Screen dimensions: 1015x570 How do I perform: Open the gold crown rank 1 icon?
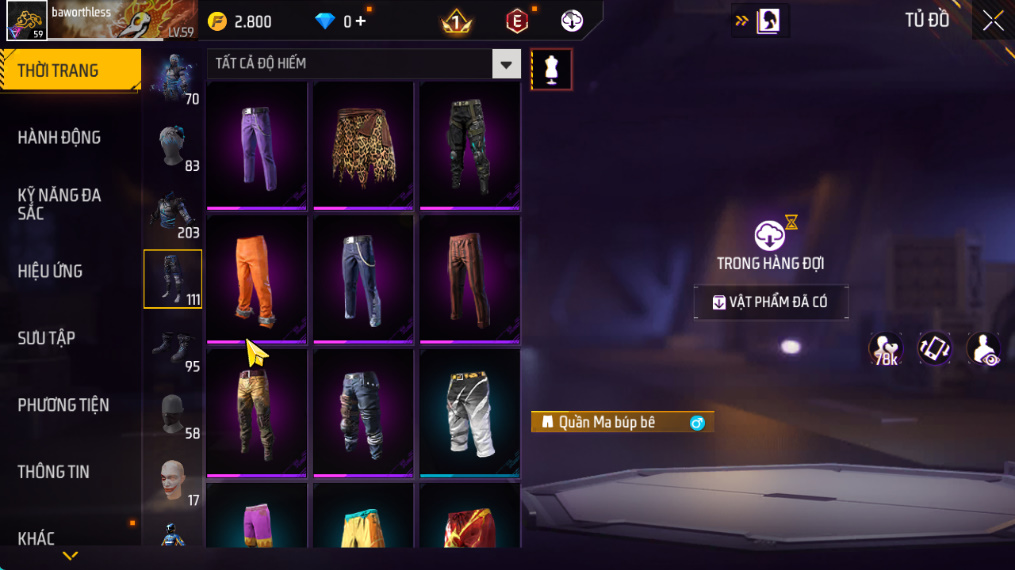[x=456, y=21]
